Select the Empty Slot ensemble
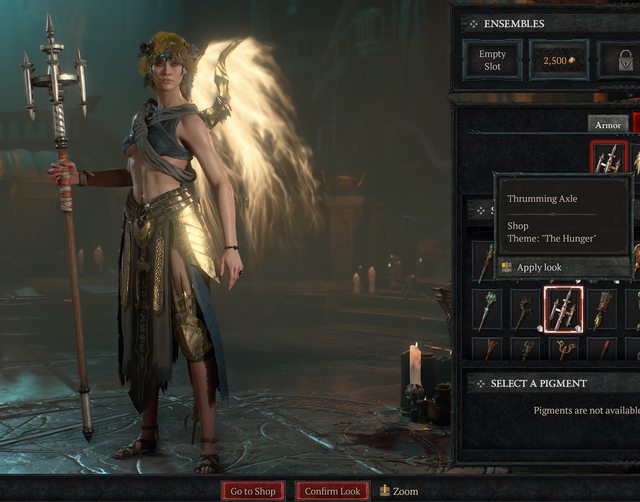Screen dimensions: 640x502 [492, 60]
